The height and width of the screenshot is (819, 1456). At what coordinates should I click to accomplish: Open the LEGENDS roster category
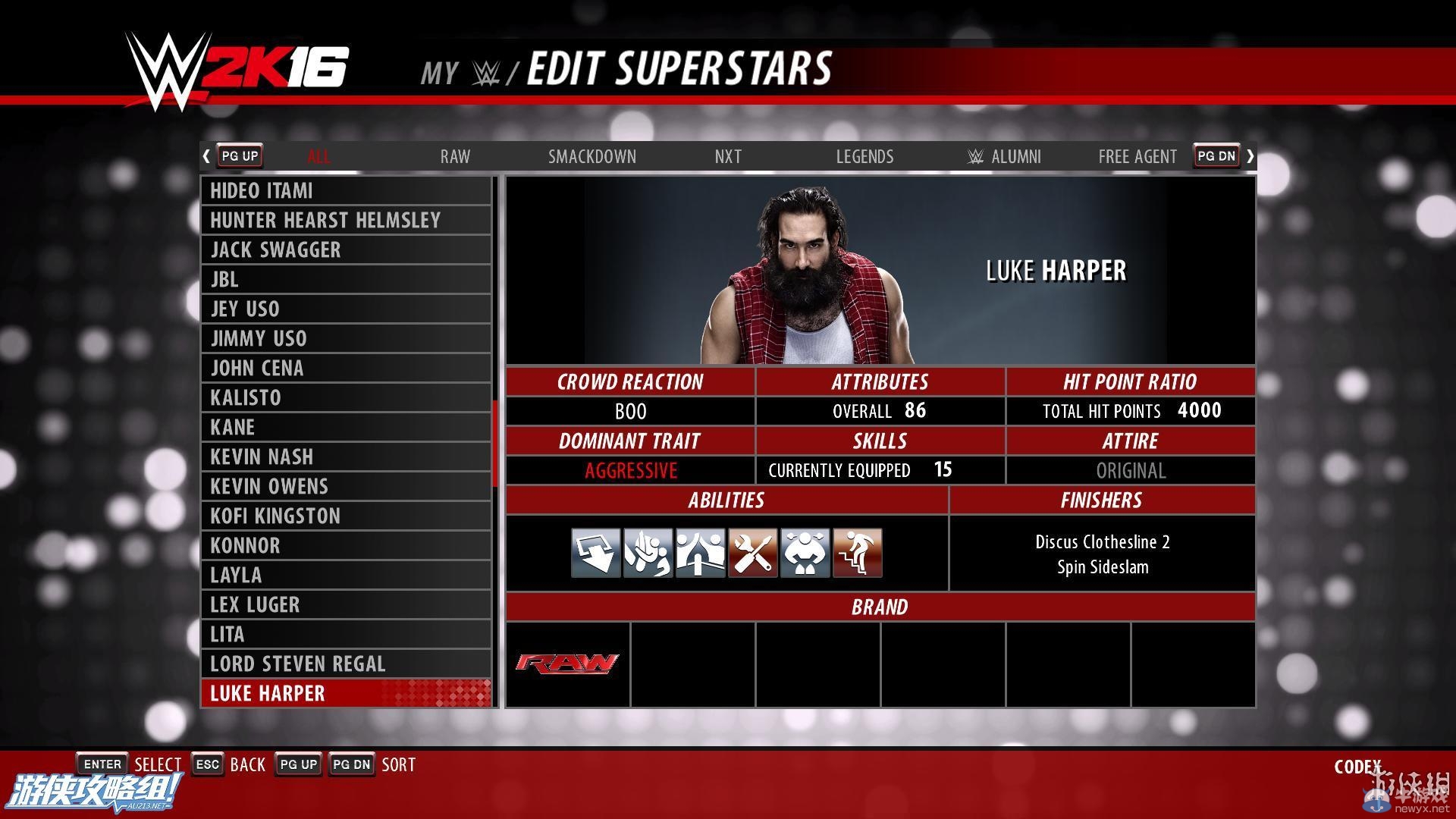coord(864,156)
